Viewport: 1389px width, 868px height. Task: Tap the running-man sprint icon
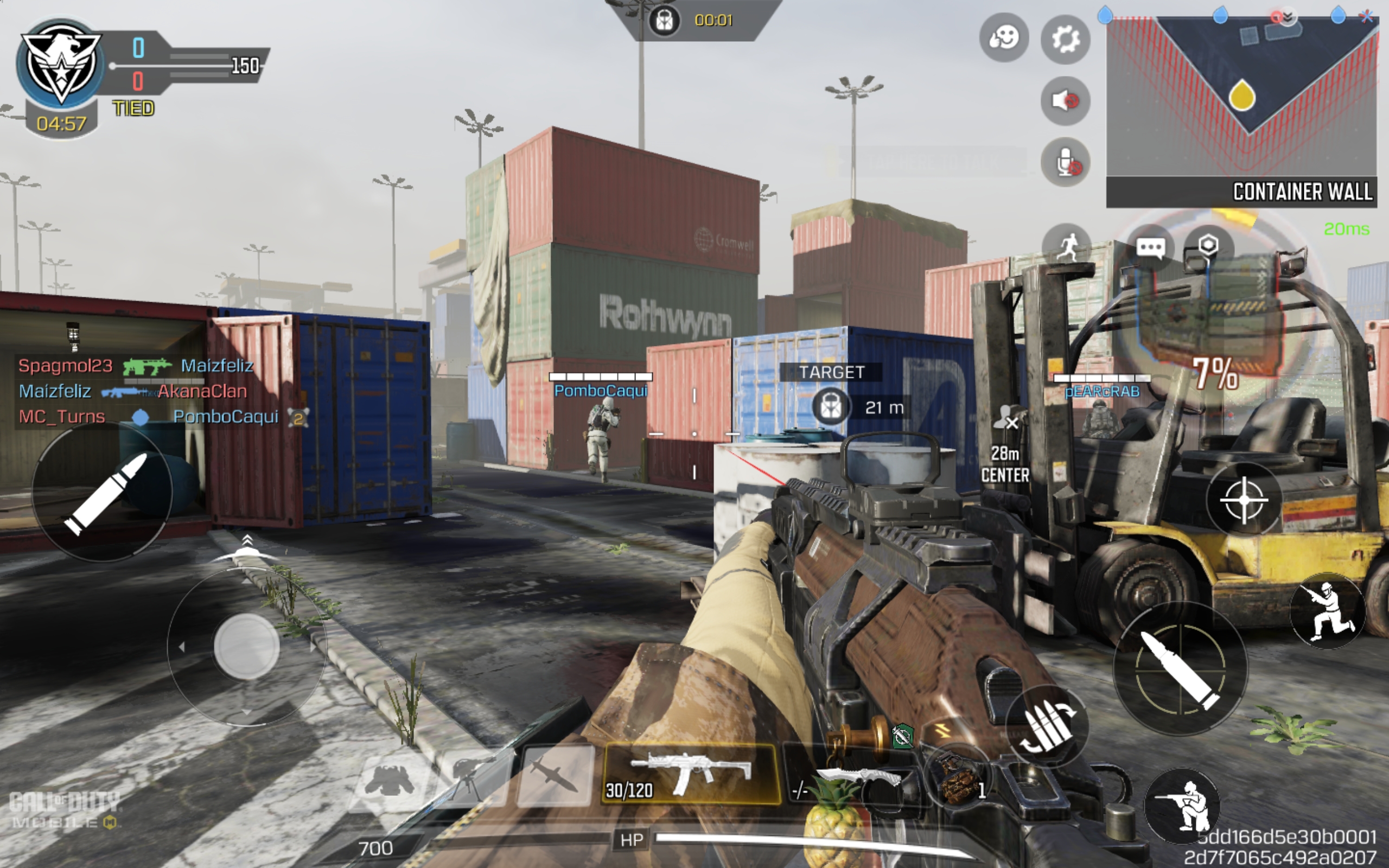click(x=1065, y=248)
